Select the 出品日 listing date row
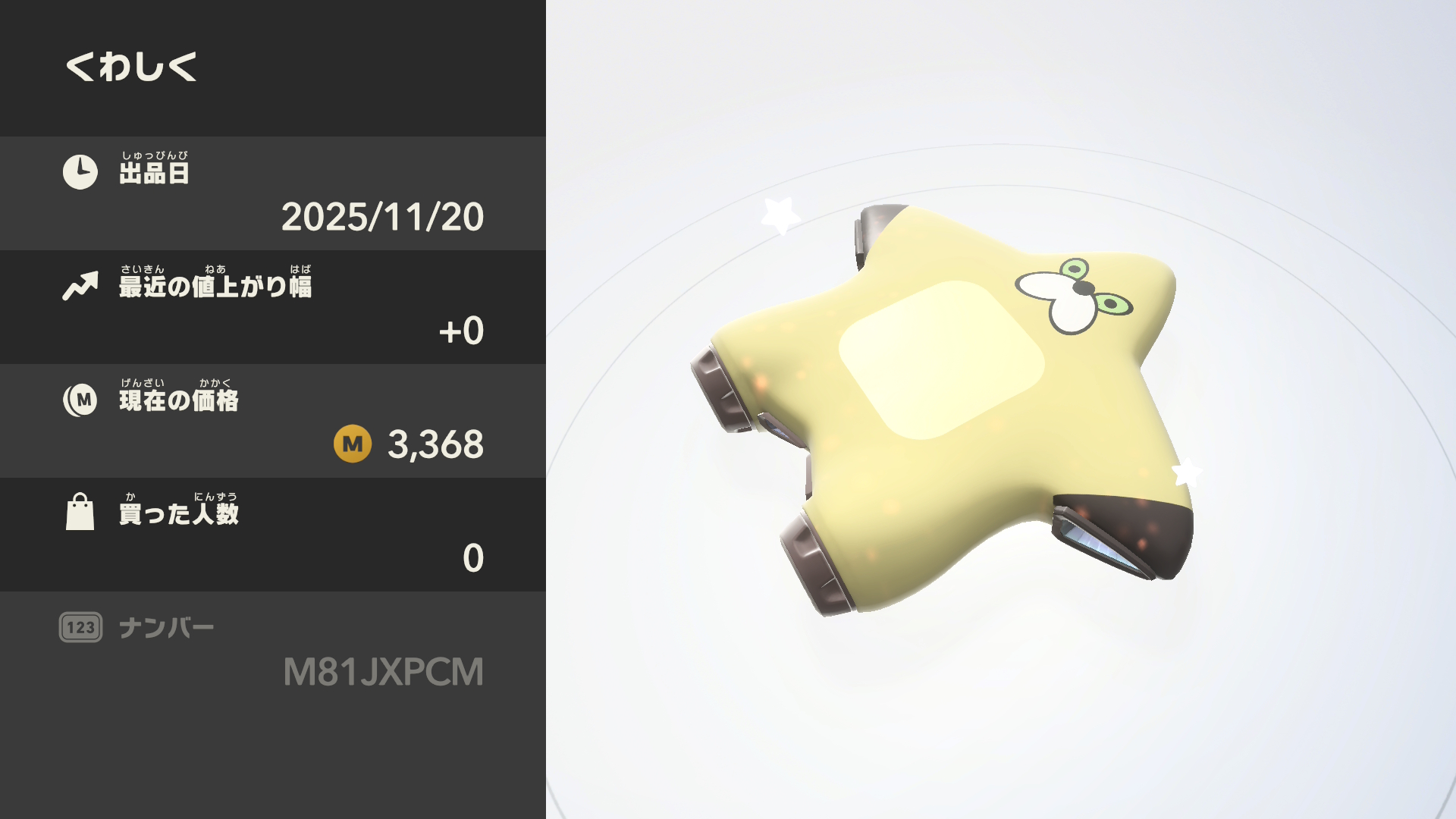 coord(273,193)
